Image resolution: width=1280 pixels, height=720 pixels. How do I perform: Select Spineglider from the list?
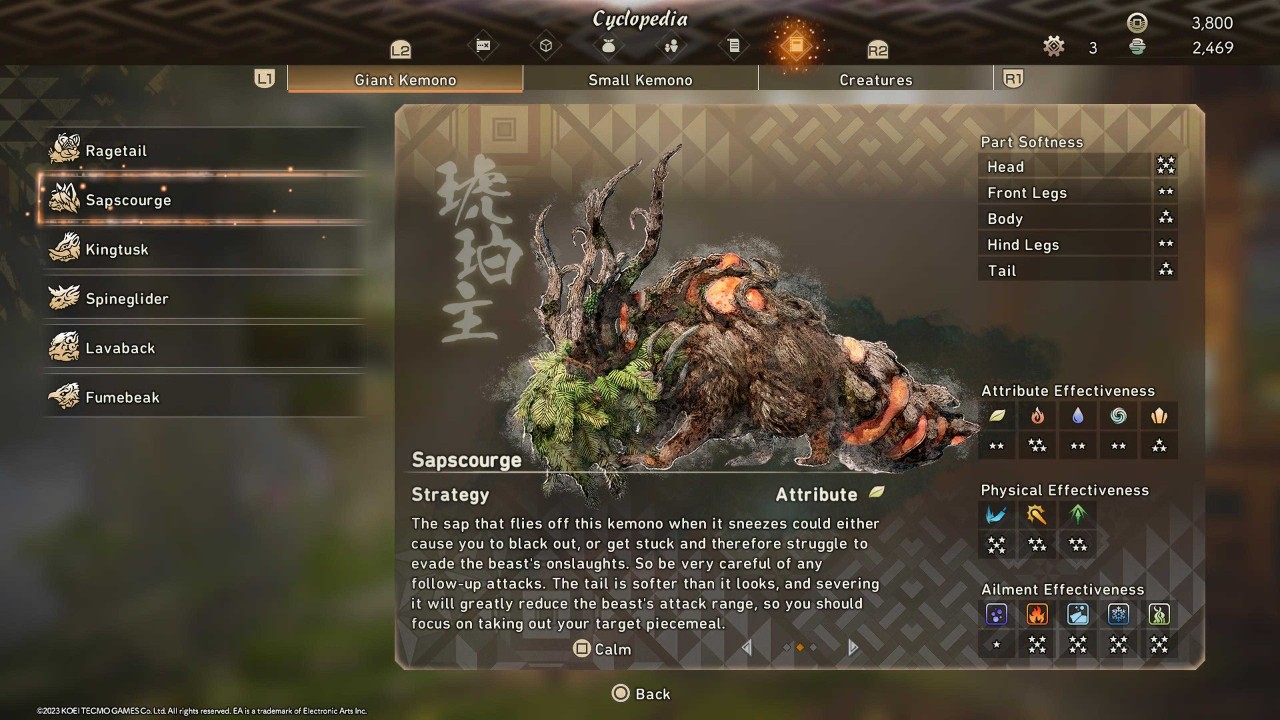click(126, 299)
